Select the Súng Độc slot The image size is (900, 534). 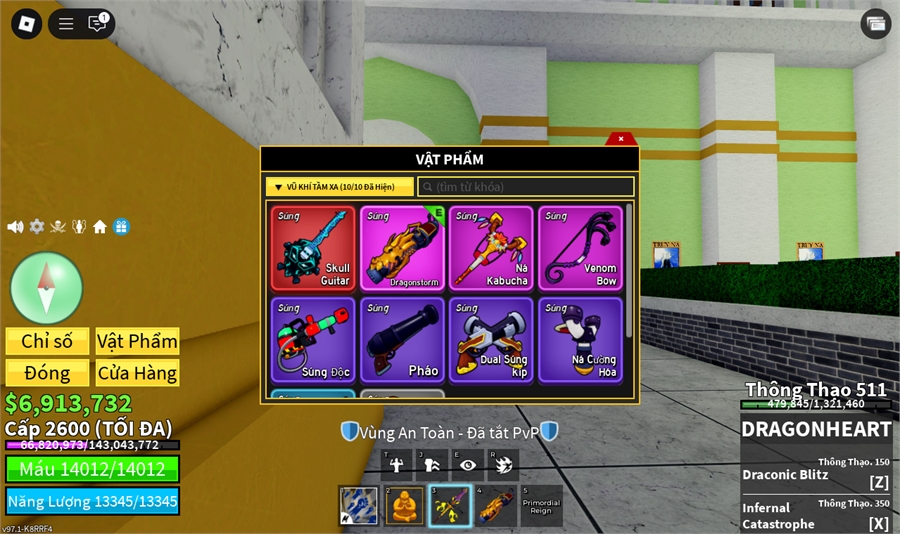click(x=313, y=340)
